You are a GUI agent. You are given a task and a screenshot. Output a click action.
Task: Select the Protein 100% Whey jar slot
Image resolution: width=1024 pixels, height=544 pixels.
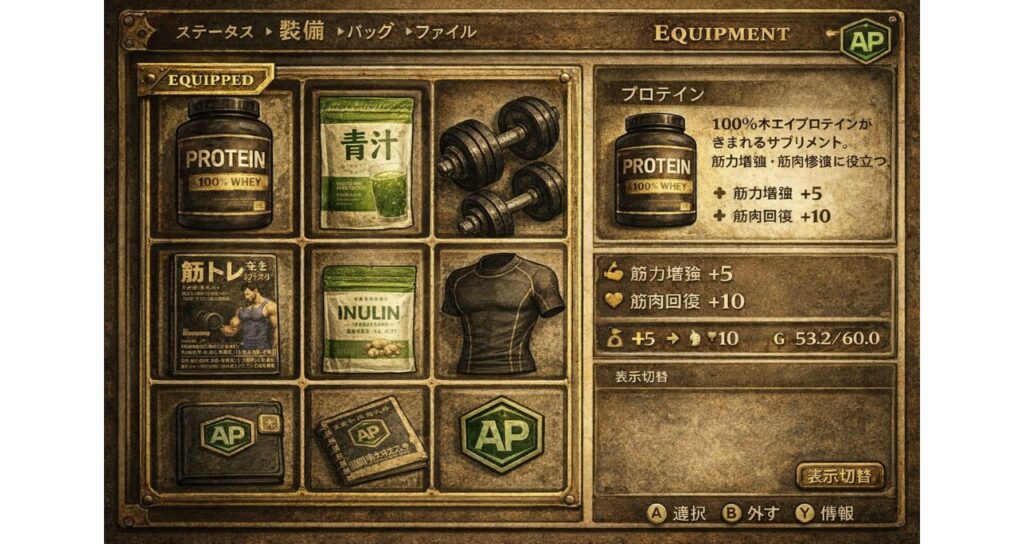point(225,162)
